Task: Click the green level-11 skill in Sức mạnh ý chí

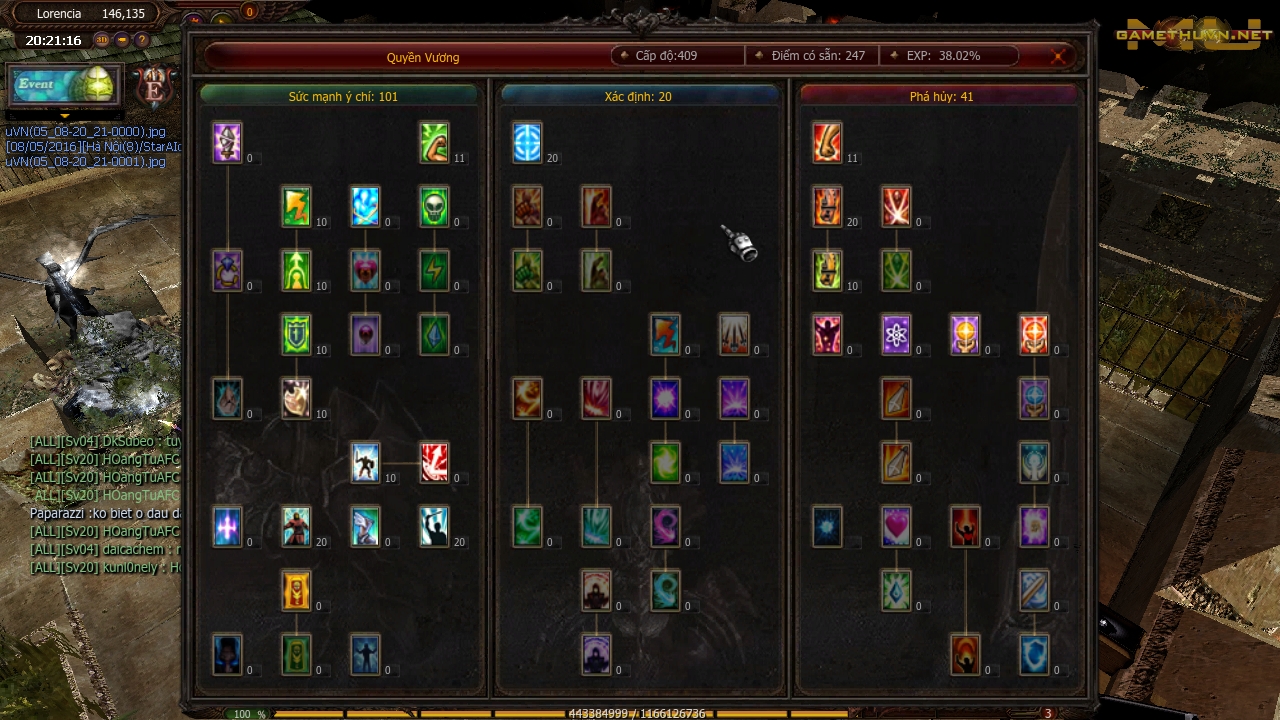Action: pyautogui.click(x=434, y=142)
